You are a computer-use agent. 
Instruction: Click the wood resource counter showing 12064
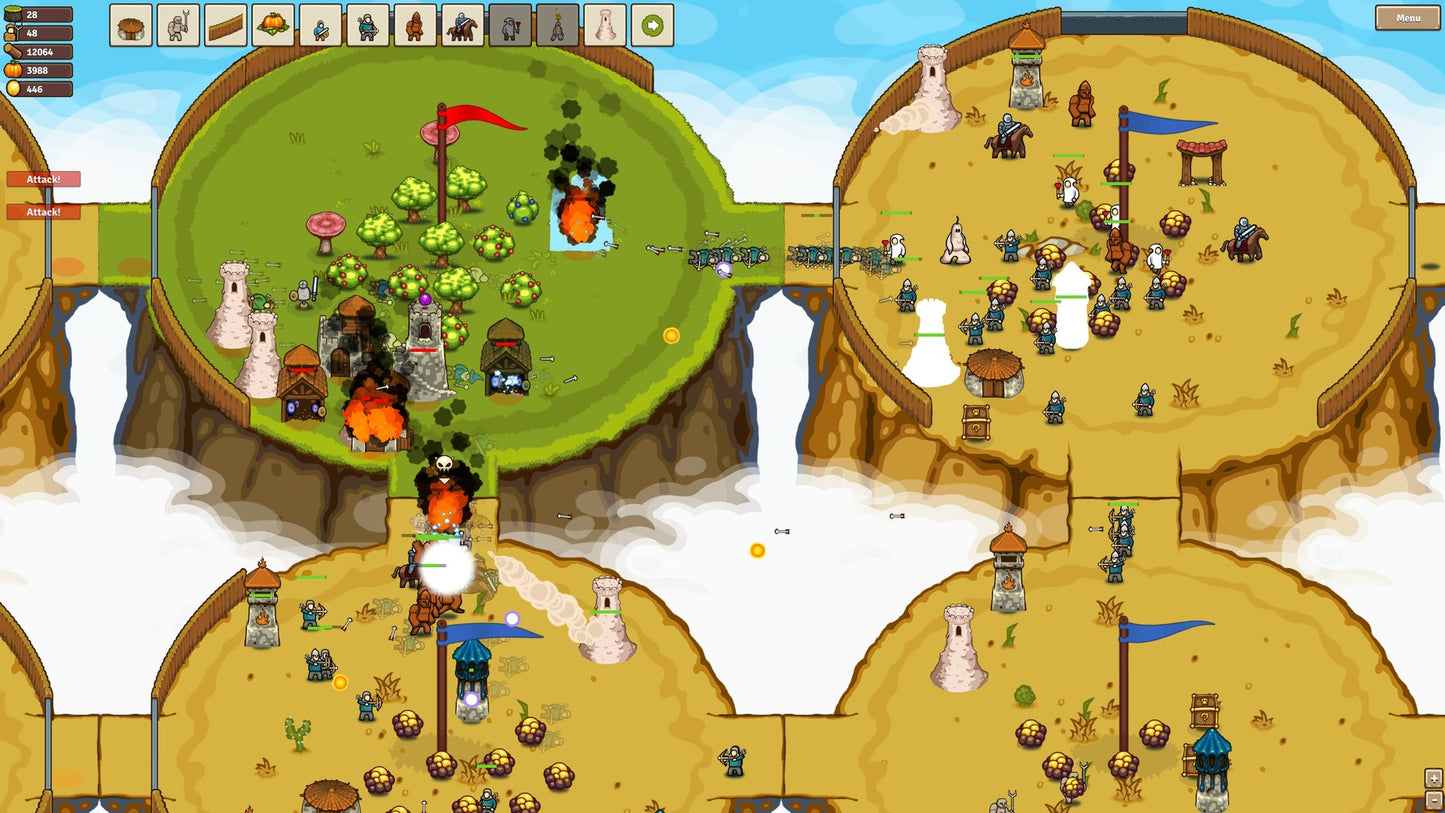click(40, 51)
